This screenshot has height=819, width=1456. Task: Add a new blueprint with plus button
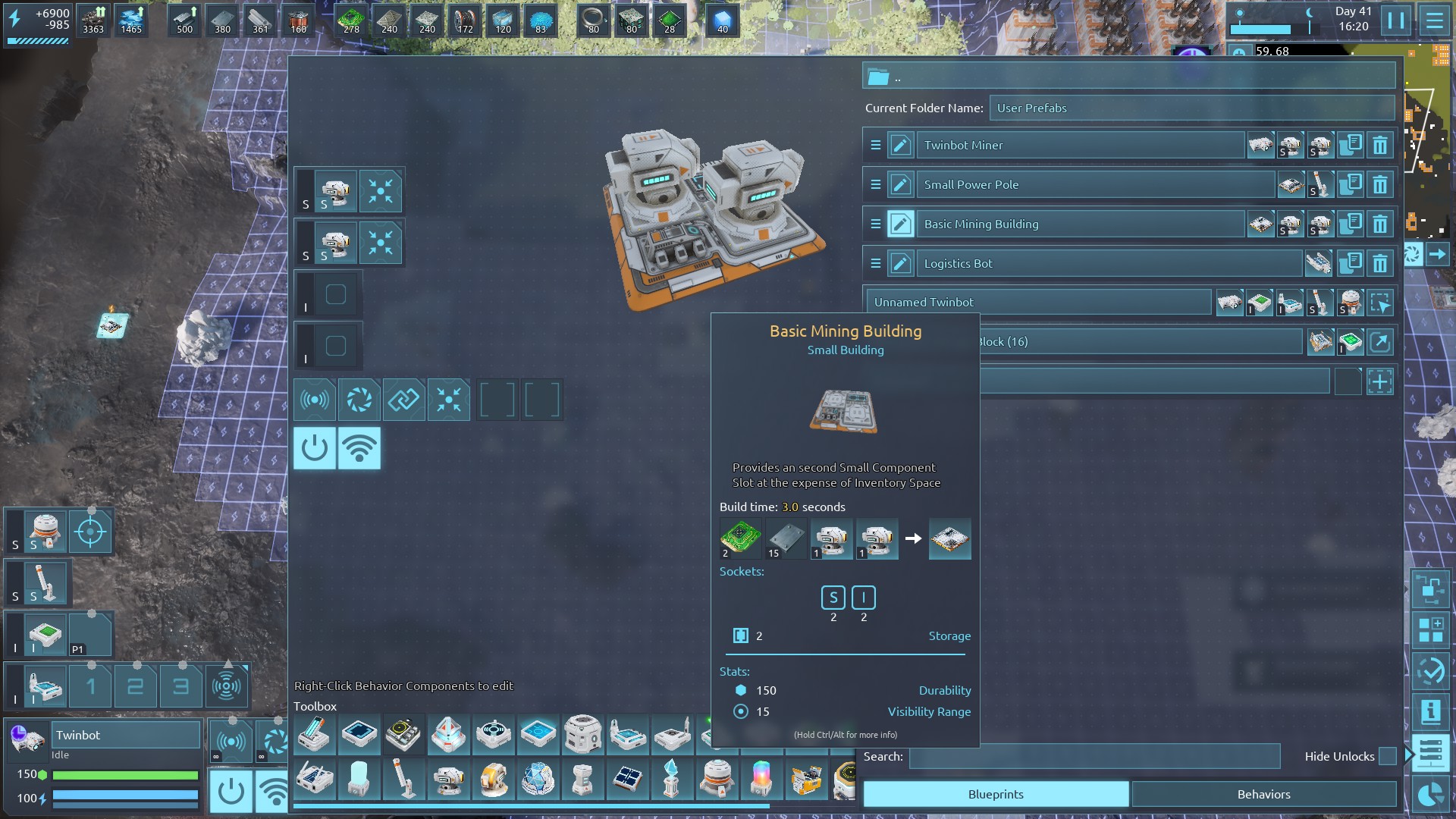(x=1380, y=381)
